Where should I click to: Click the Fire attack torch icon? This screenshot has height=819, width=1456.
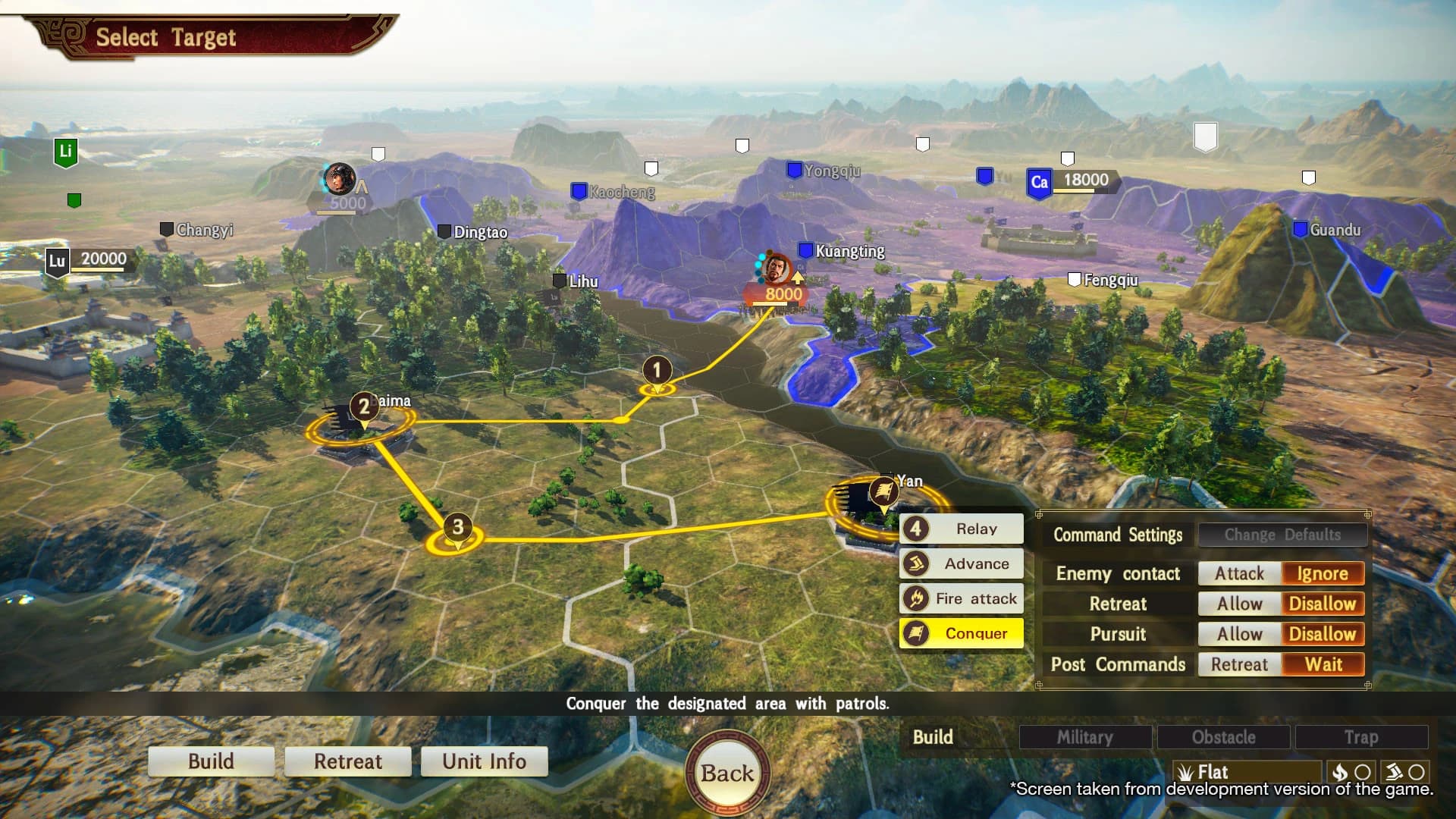click(x=917, y=598)
